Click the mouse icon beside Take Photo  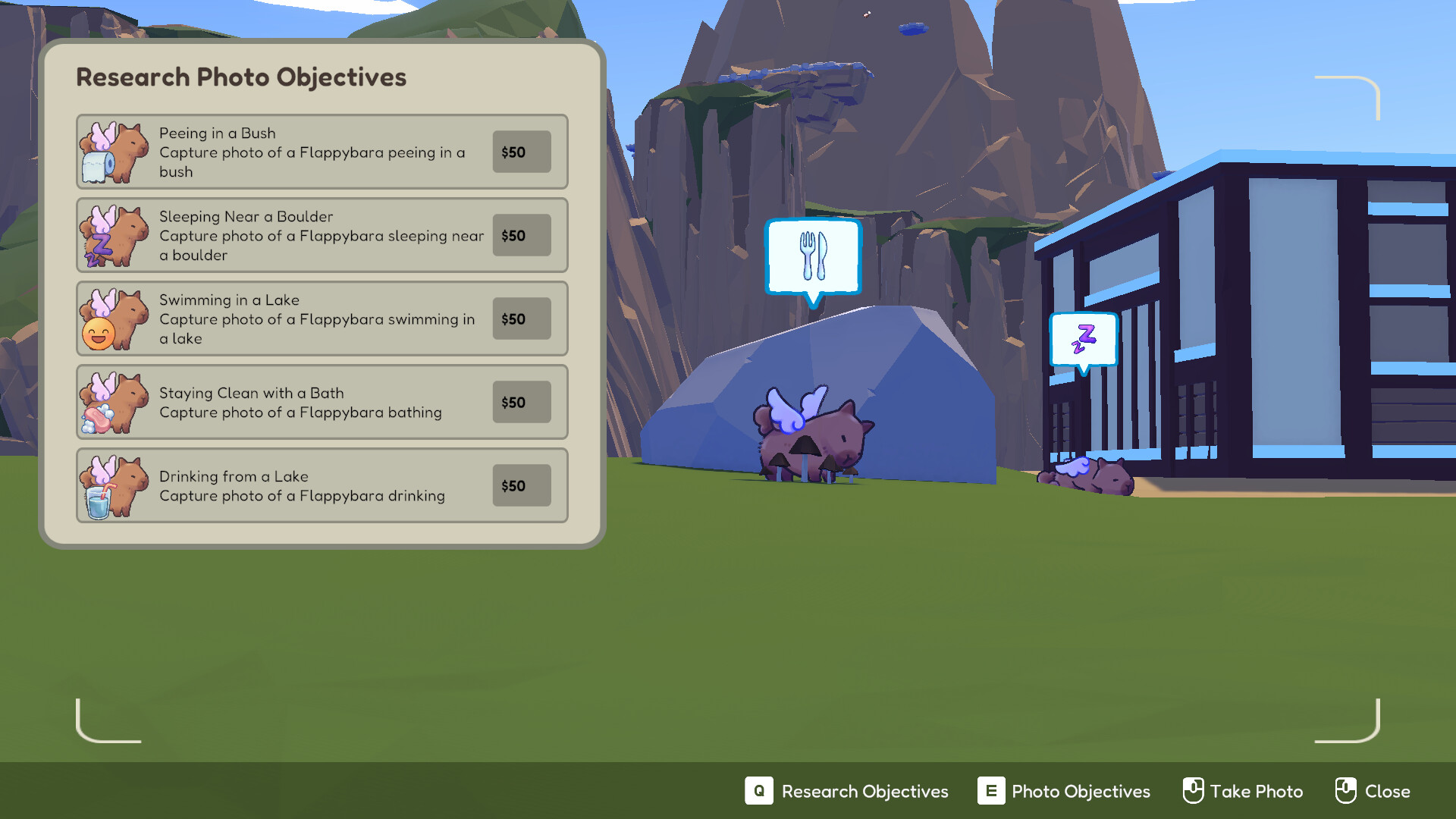tap(1194, 791)
